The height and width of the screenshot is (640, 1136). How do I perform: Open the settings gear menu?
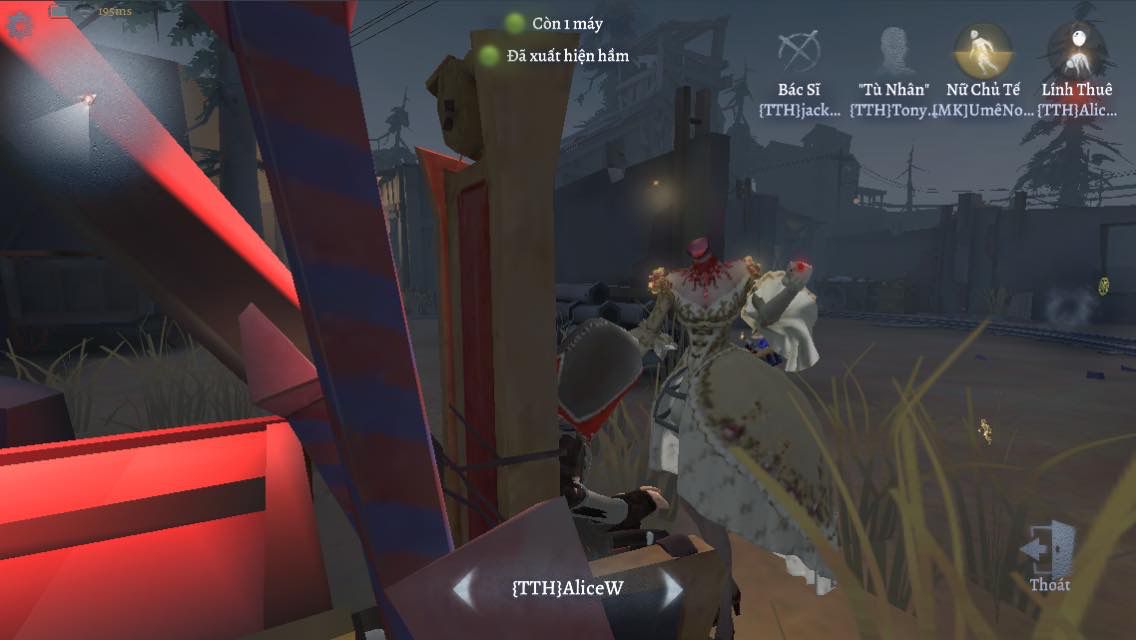(x=17, y=24)
